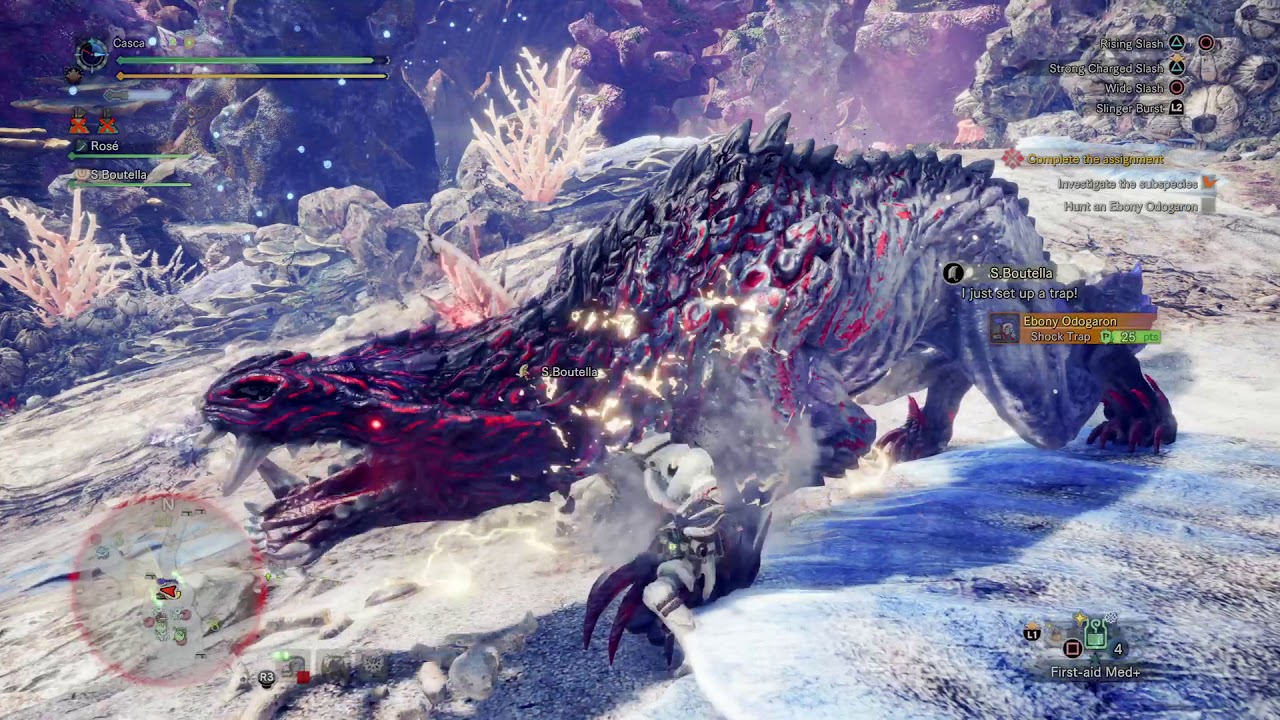
Task: Select the "Investigate the subspecies" objective
Action: tap(1127, 184)
